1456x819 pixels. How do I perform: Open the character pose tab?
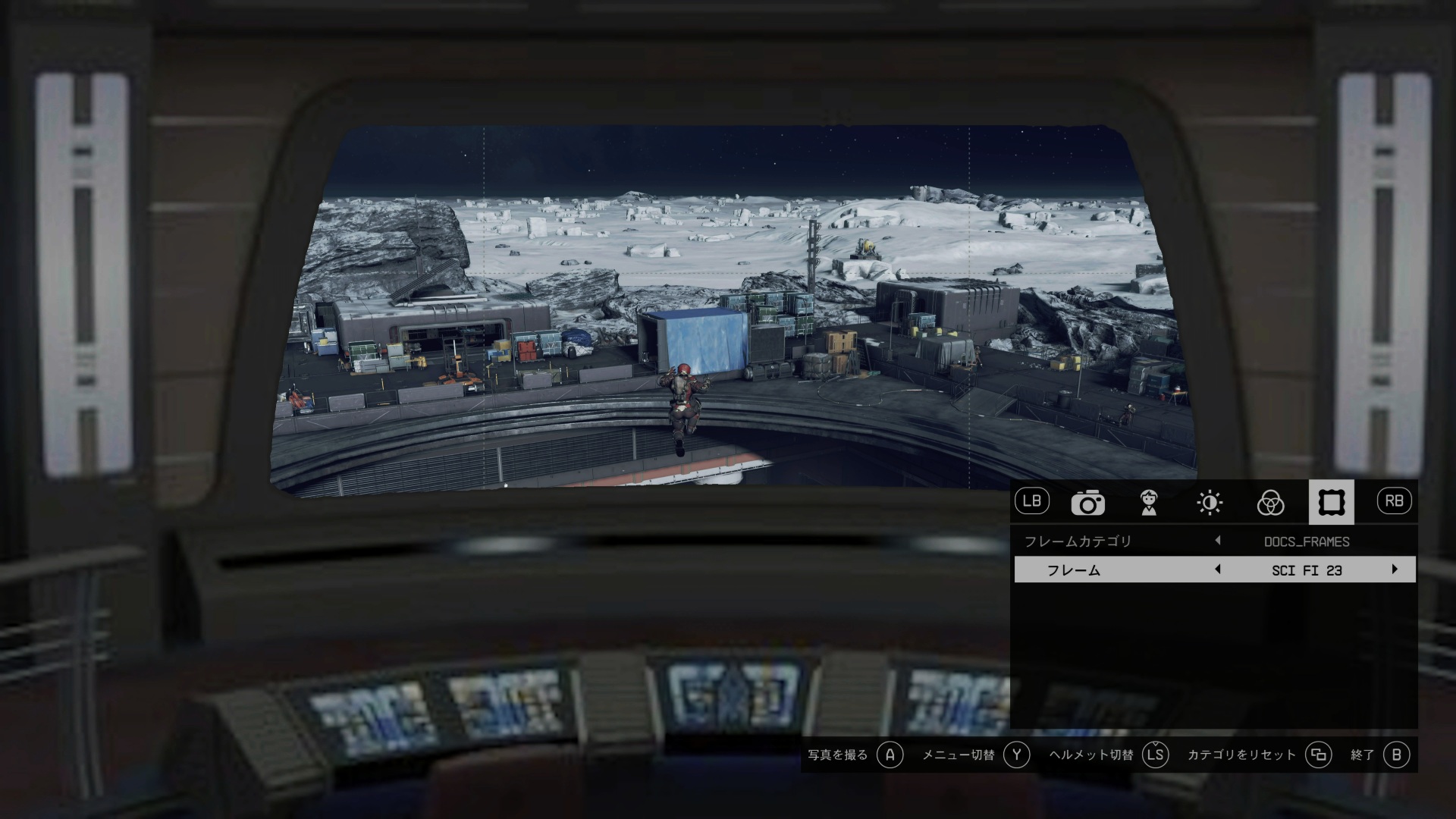tap(1149, 503)
